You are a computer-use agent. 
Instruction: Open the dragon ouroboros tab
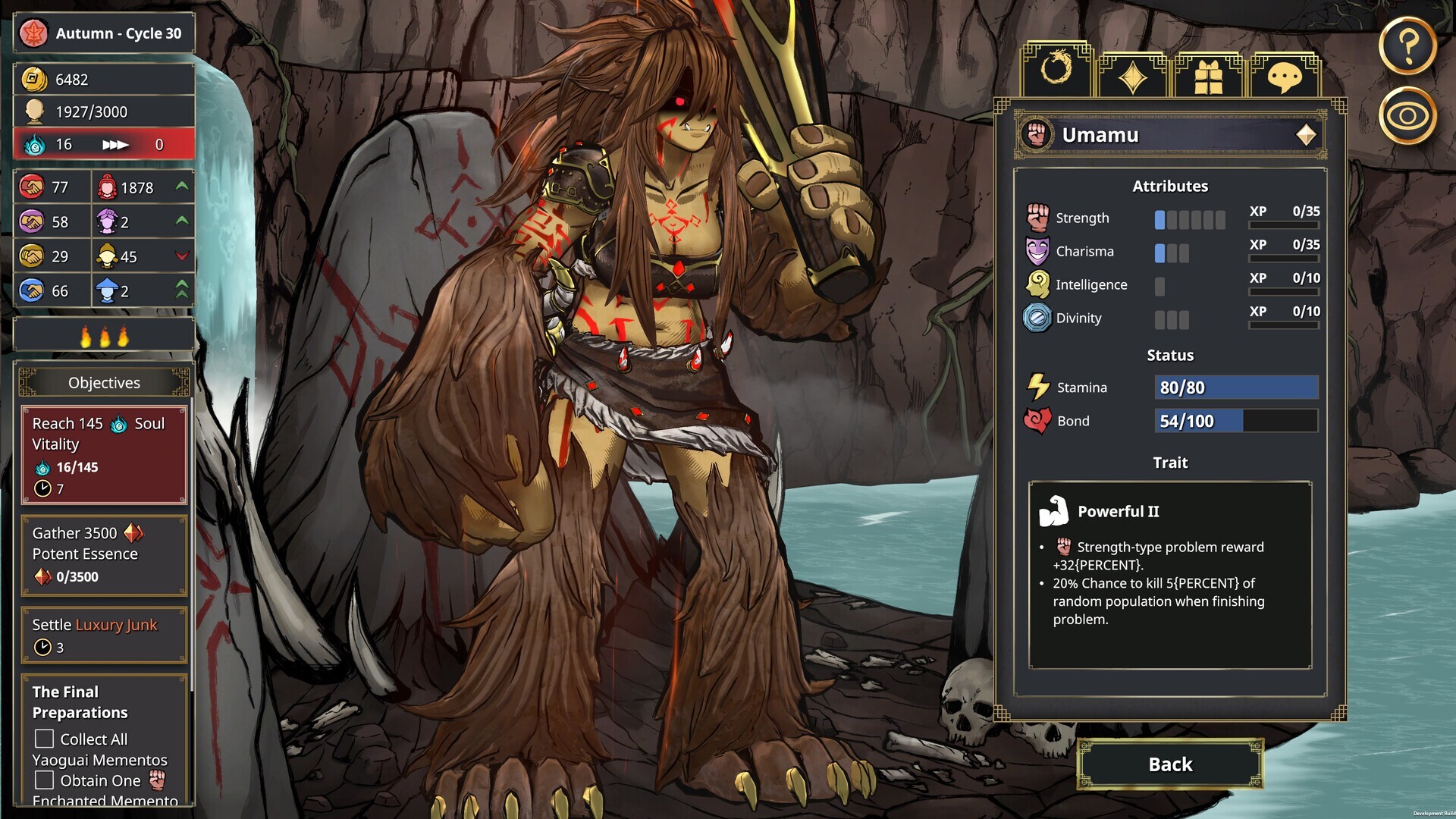[1057, 74]
